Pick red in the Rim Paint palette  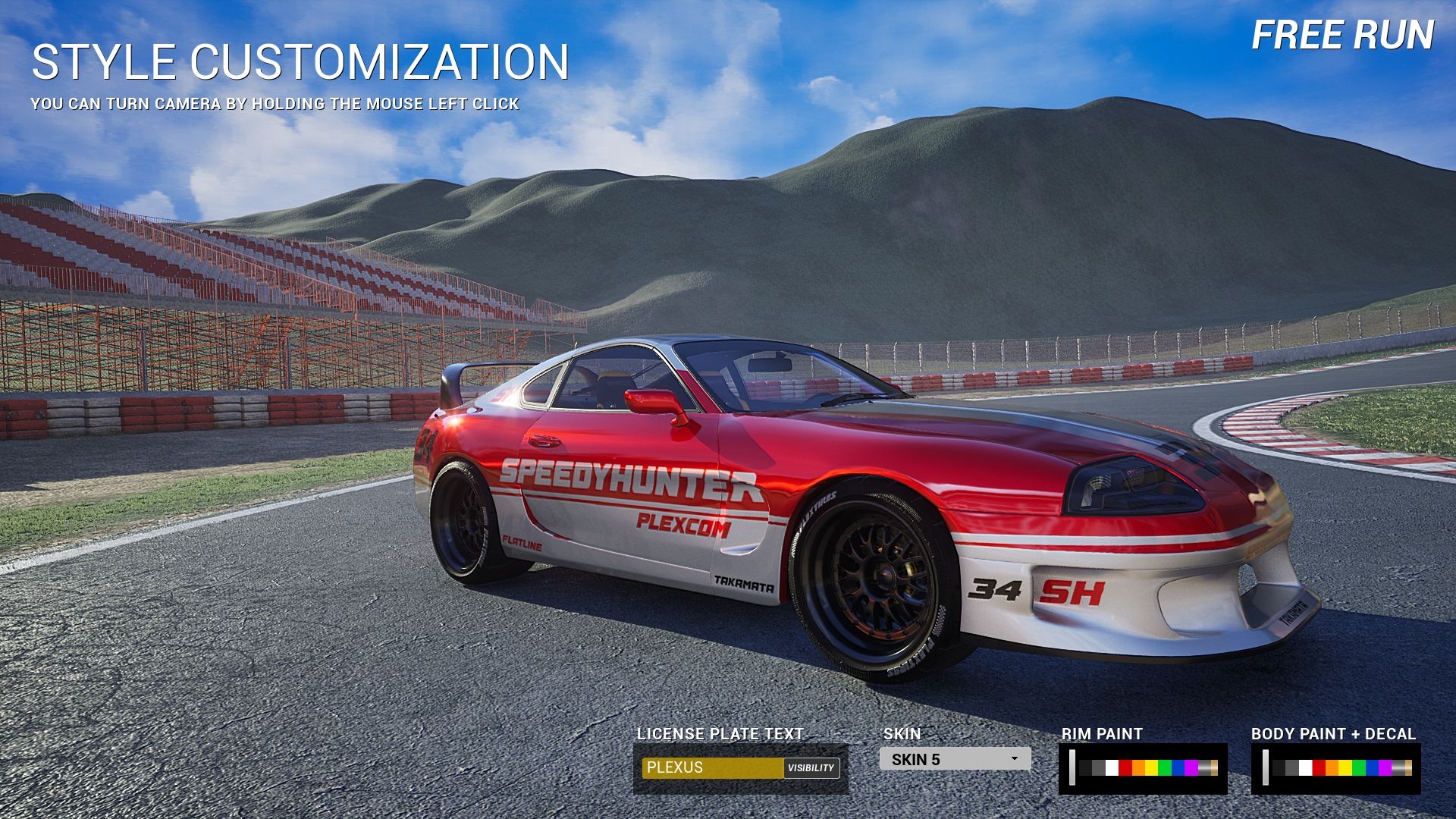coord(1125,768)
